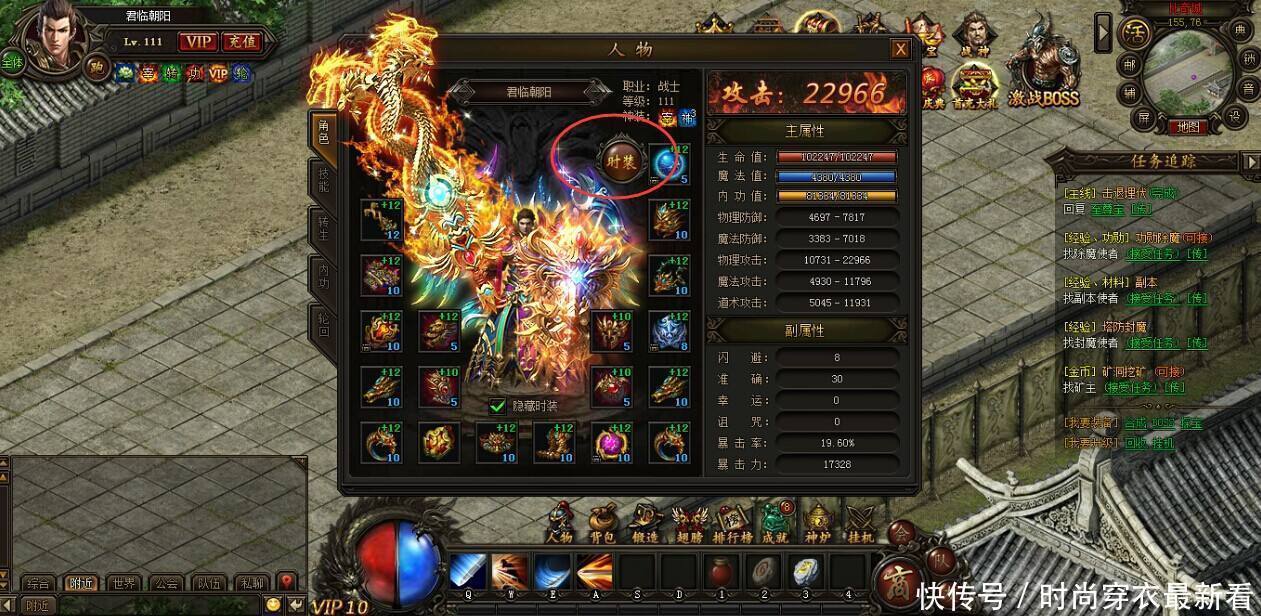Toggle the 隐藏时装 checkbox
This screenshot has width=1261, height=616.
point(498,406)
